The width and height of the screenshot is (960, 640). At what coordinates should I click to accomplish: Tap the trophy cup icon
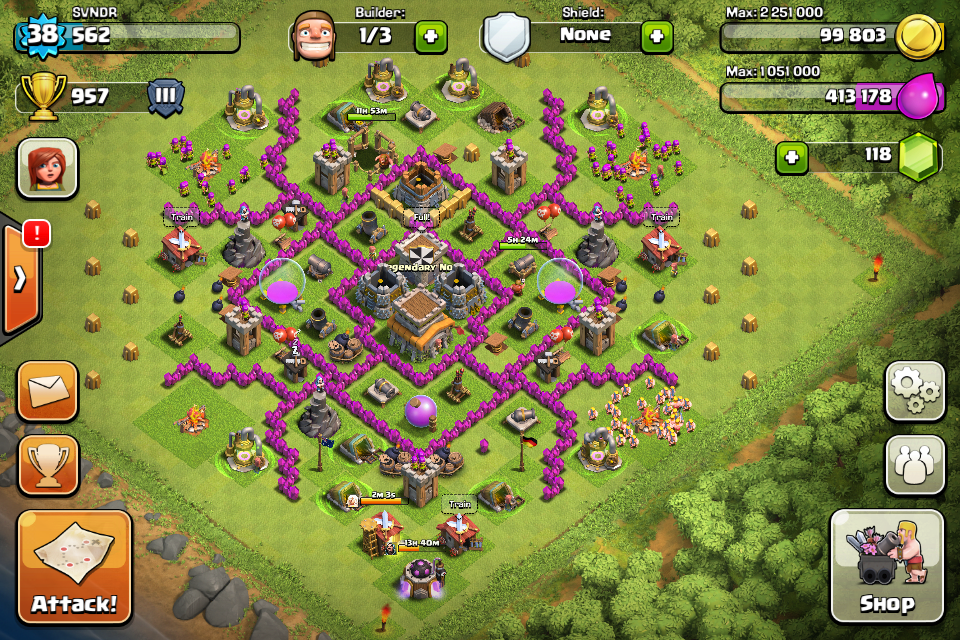tap(43, 97)
